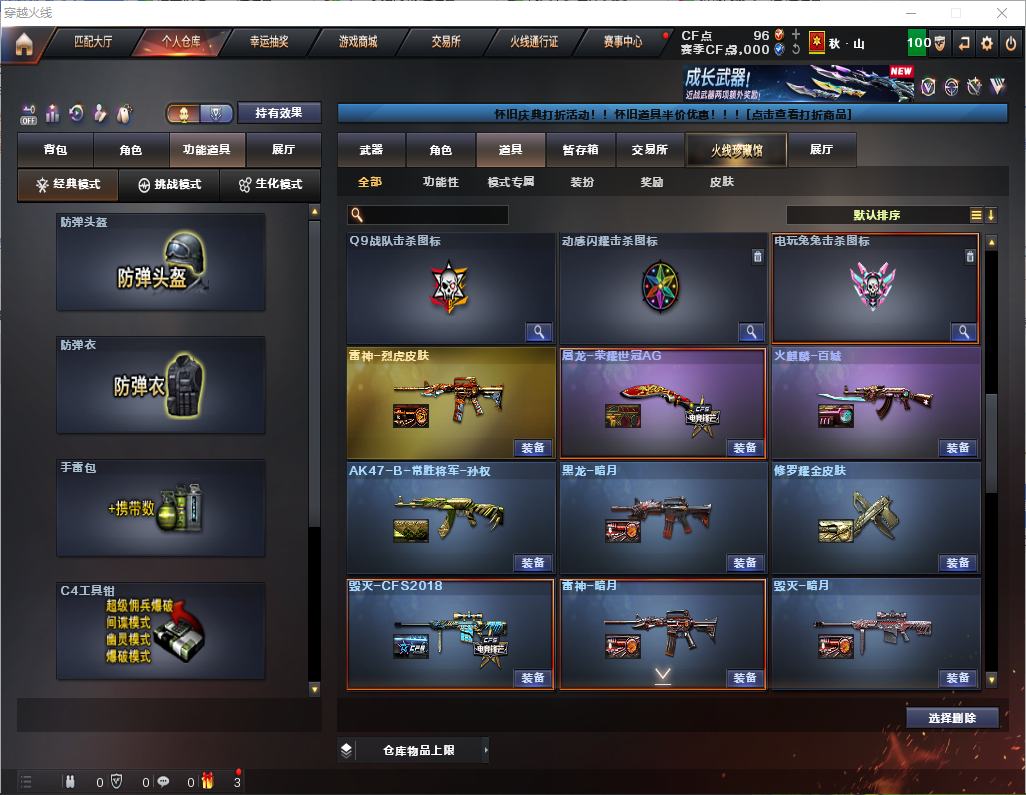Equip the 火麒麟-百城 weapon skin
1026x795 pixels.
point(957,448)
